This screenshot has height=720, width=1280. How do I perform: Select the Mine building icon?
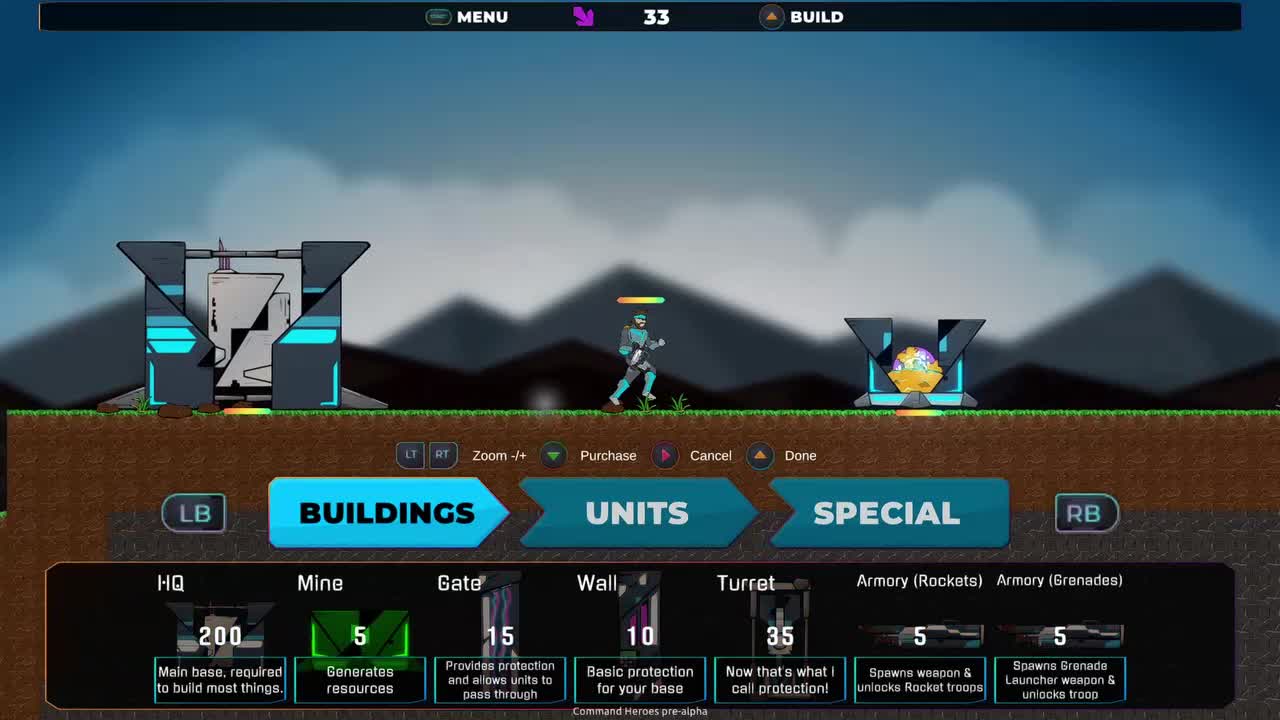pyautogui.click(x=360, y=625)
